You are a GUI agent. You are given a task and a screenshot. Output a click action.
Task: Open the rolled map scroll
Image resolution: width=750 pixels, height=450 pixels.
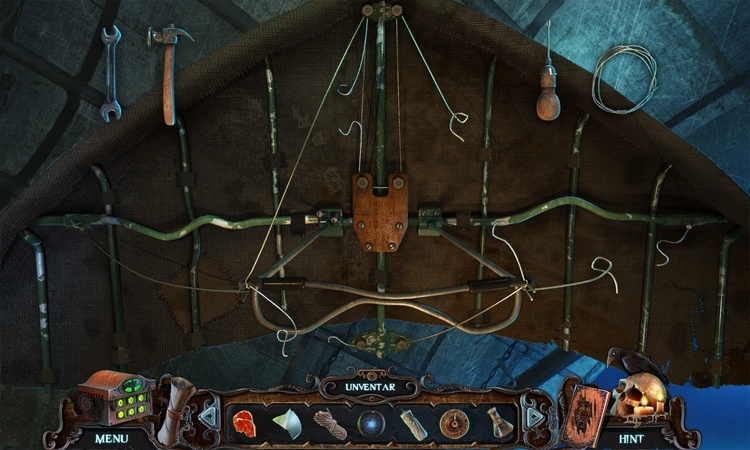(177, 405)
